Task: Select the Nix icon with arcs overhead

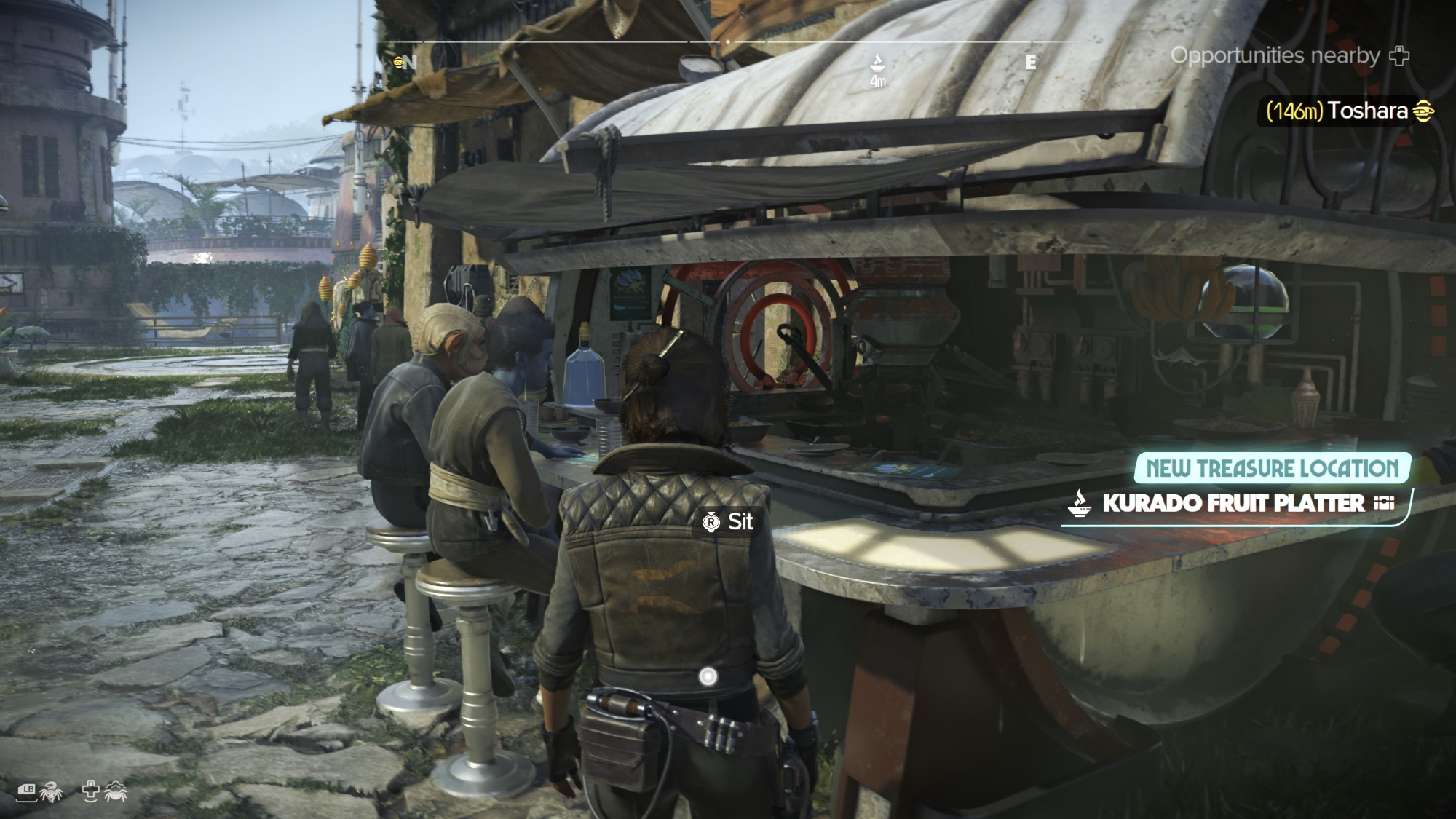Action: 116,791
